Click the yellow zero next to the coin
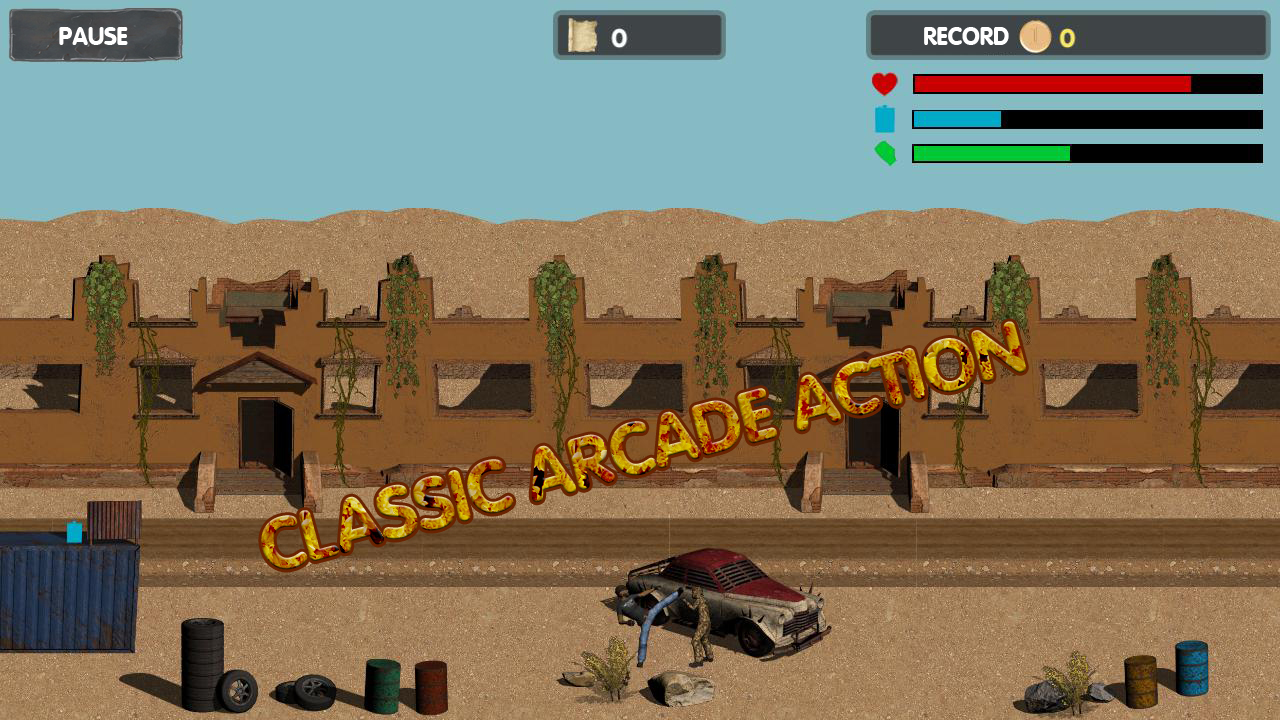The height and width of the screenshot is (720, 1280). (x=1066, y=37)
